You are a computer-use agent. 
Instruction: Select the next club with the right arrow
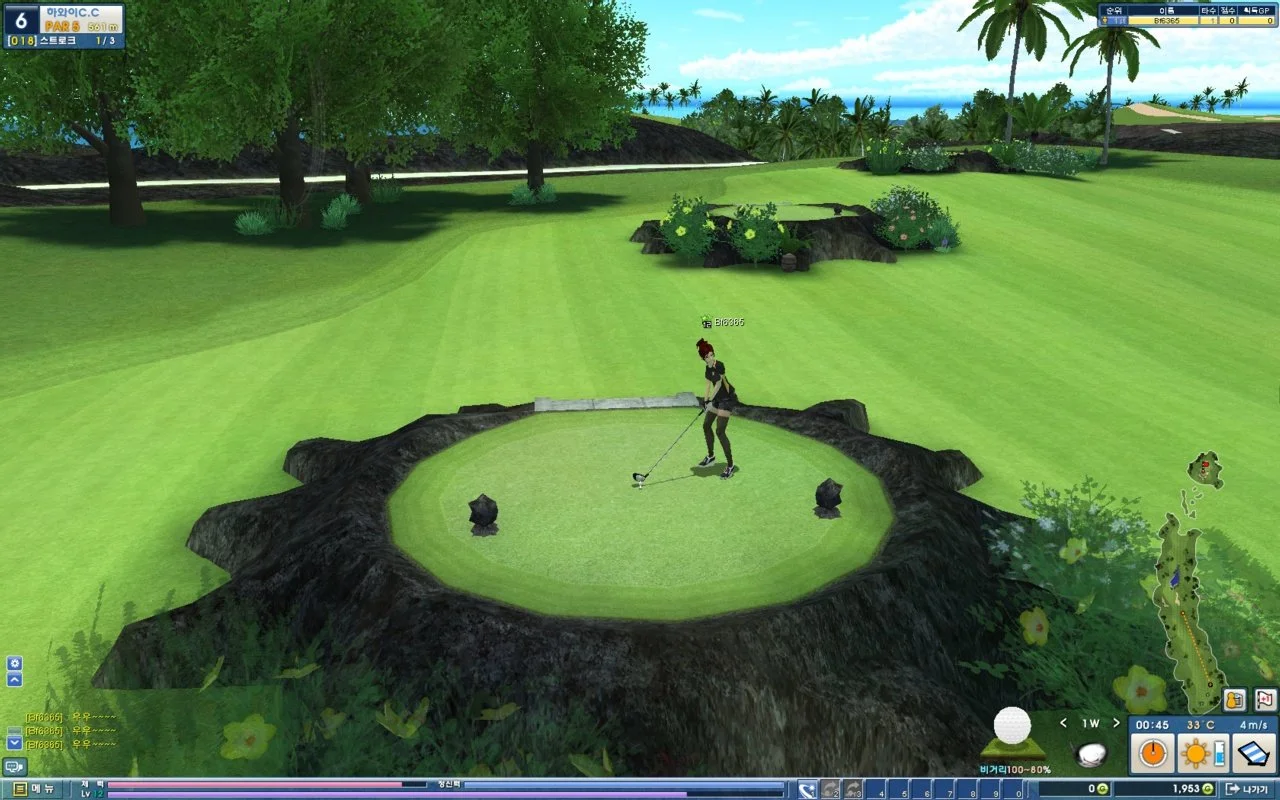pos(1116,723)
